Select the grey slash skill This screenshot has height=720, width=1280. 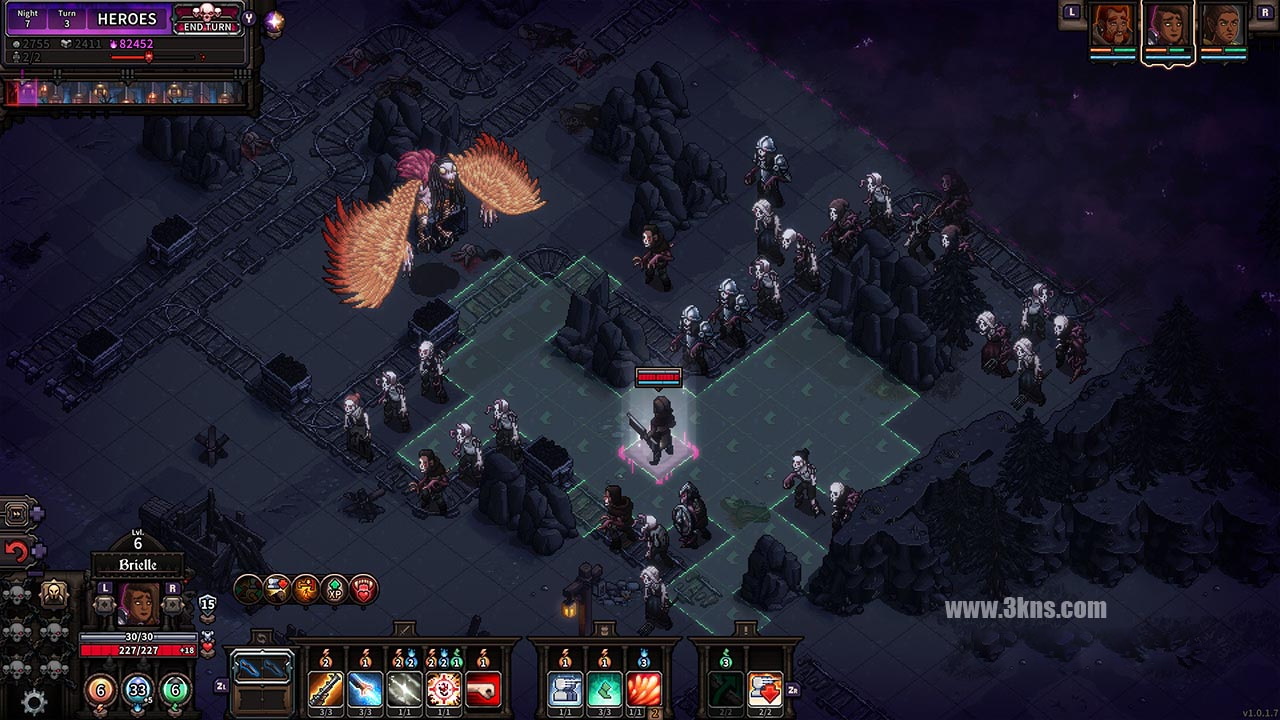pos(404,689)
